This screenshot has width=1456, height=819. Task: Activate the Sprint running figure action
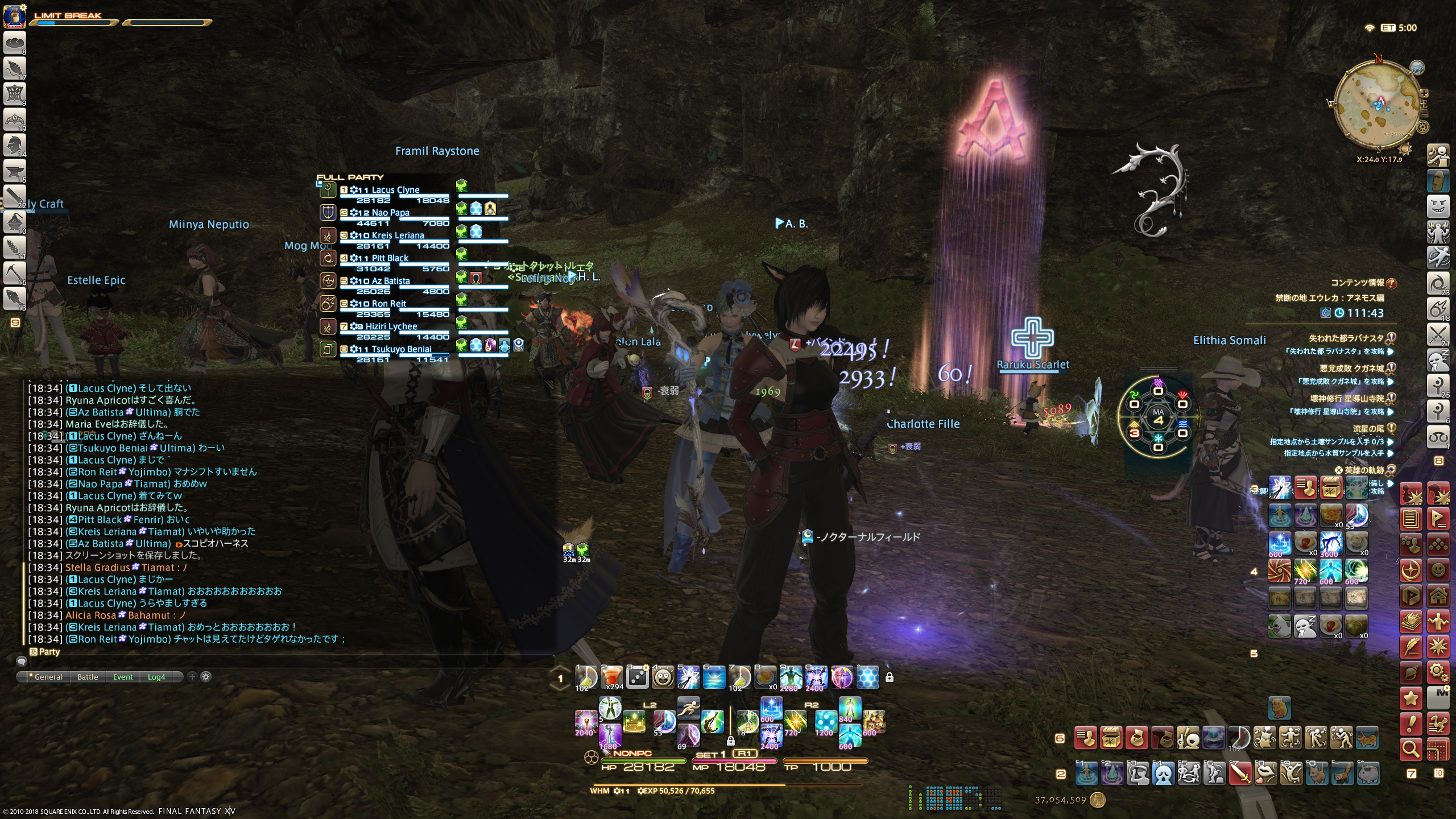[x=688, y=708]
